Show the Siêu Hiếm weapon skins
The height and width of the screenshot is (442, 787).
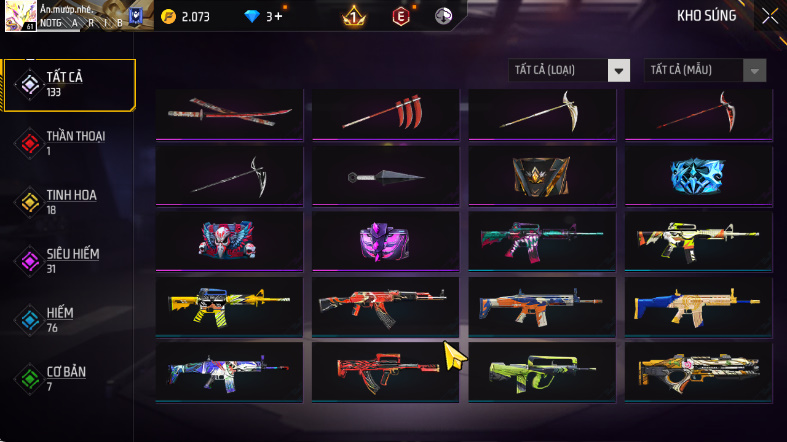coord(69,261)
